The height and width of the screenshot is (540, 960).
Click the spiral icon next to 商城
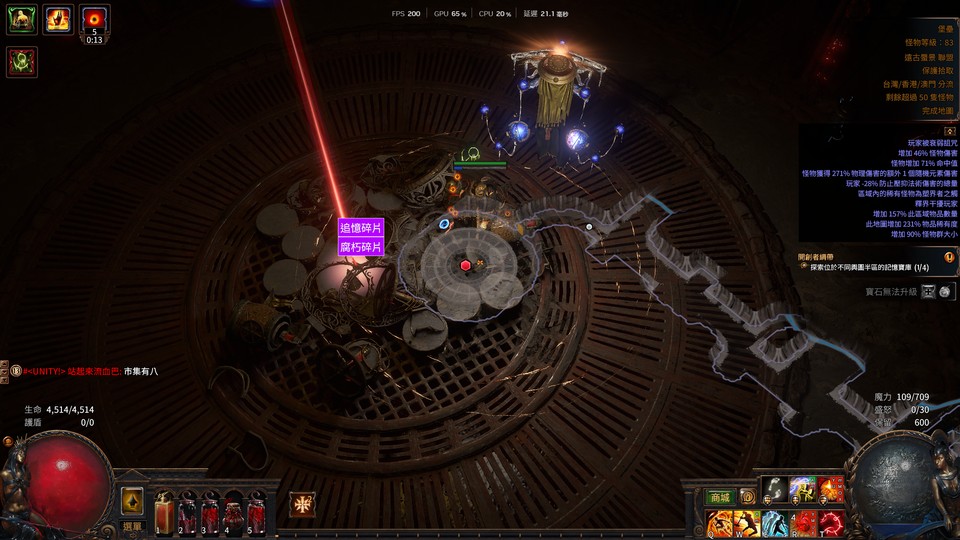coord(747,497)
